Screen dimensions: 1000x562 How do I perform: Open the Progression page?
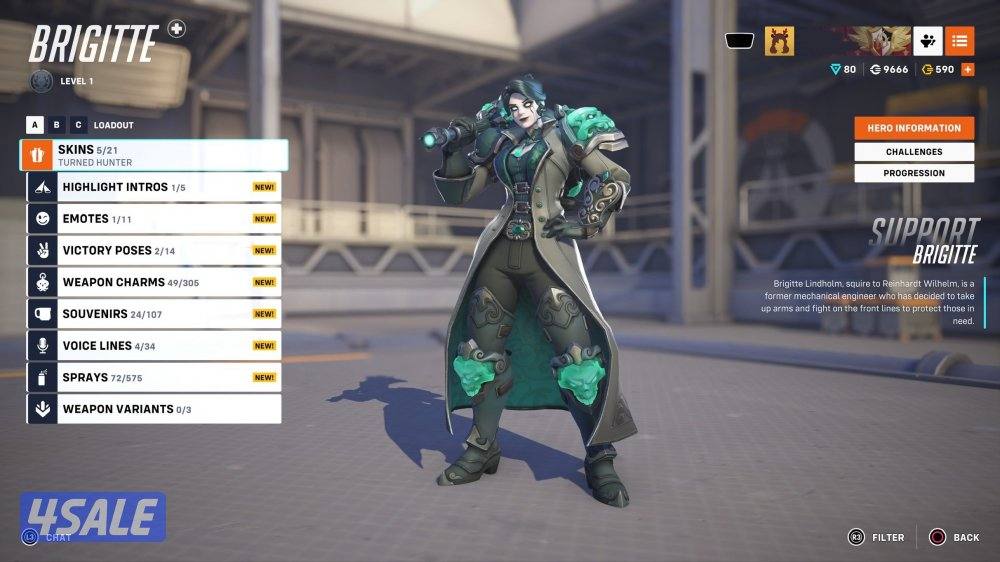[914, 173]
